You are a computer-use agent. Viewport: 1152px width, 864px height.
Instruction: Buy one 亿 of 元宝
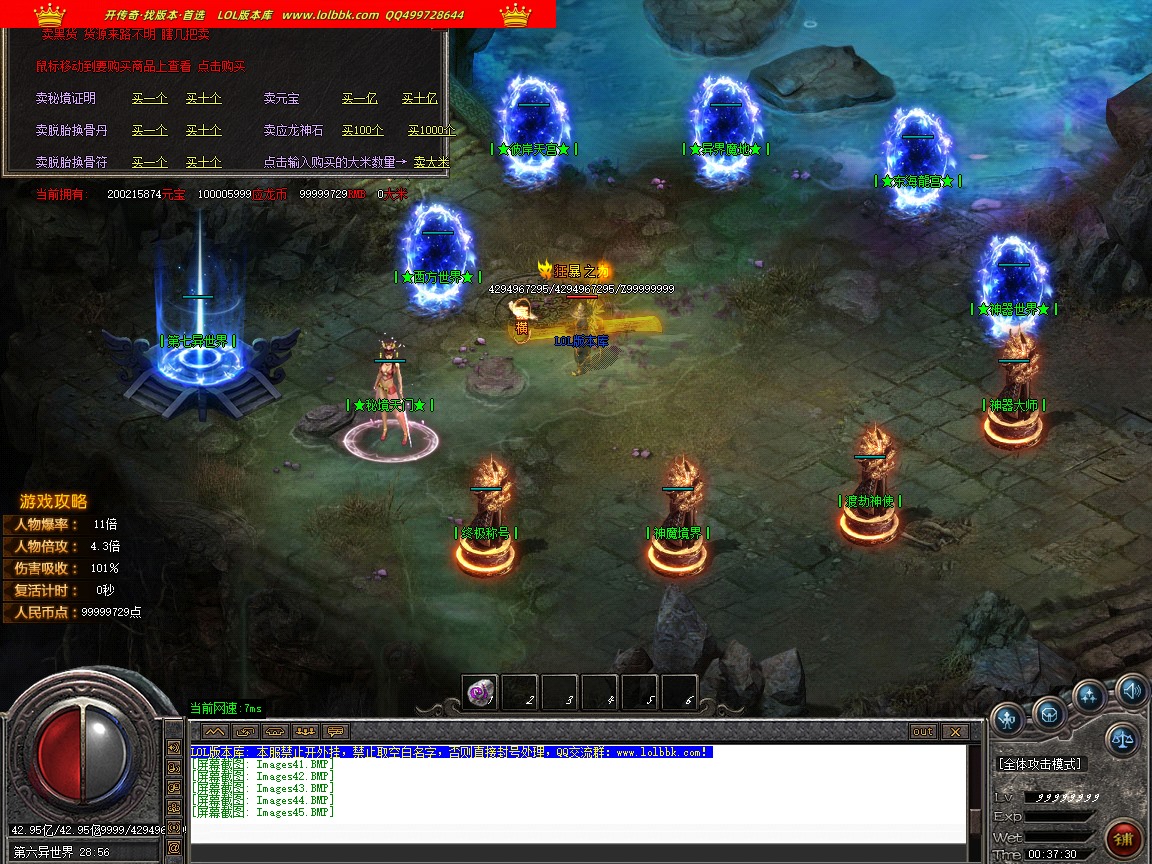359,98
